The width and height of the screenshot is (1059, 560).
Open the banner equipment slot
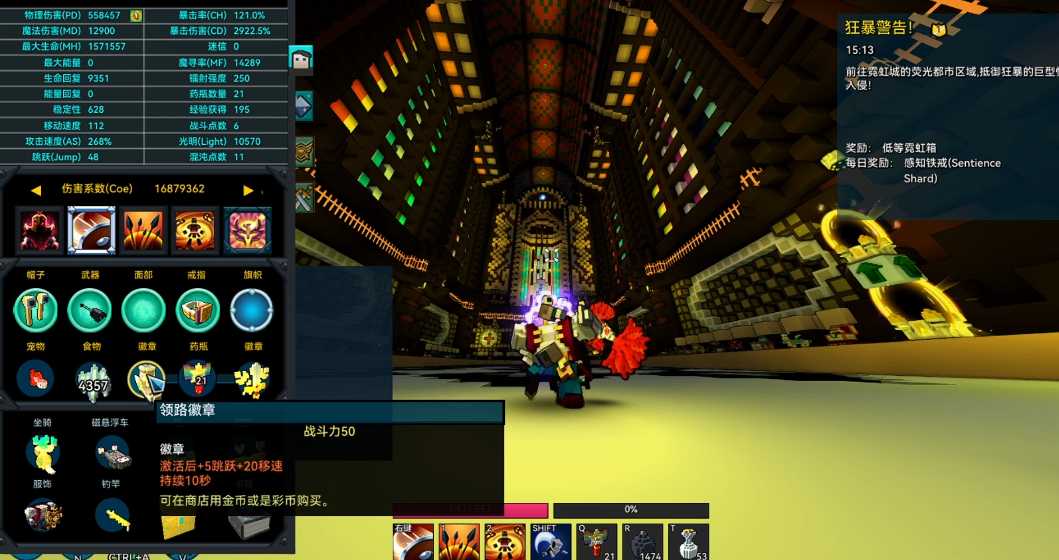[251, 310]
